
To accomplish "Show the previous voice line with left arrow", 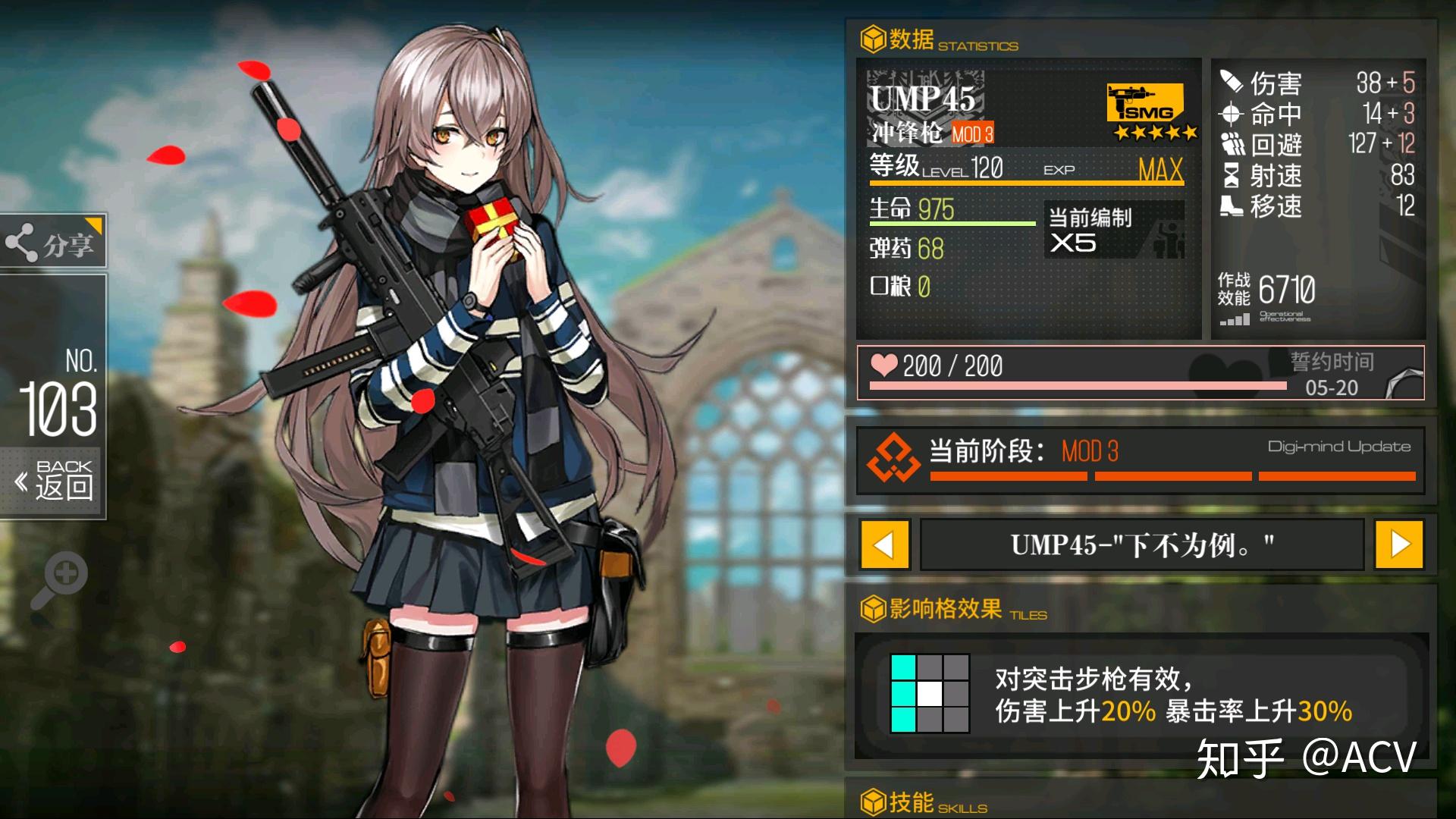I will (x=884, y=544).
